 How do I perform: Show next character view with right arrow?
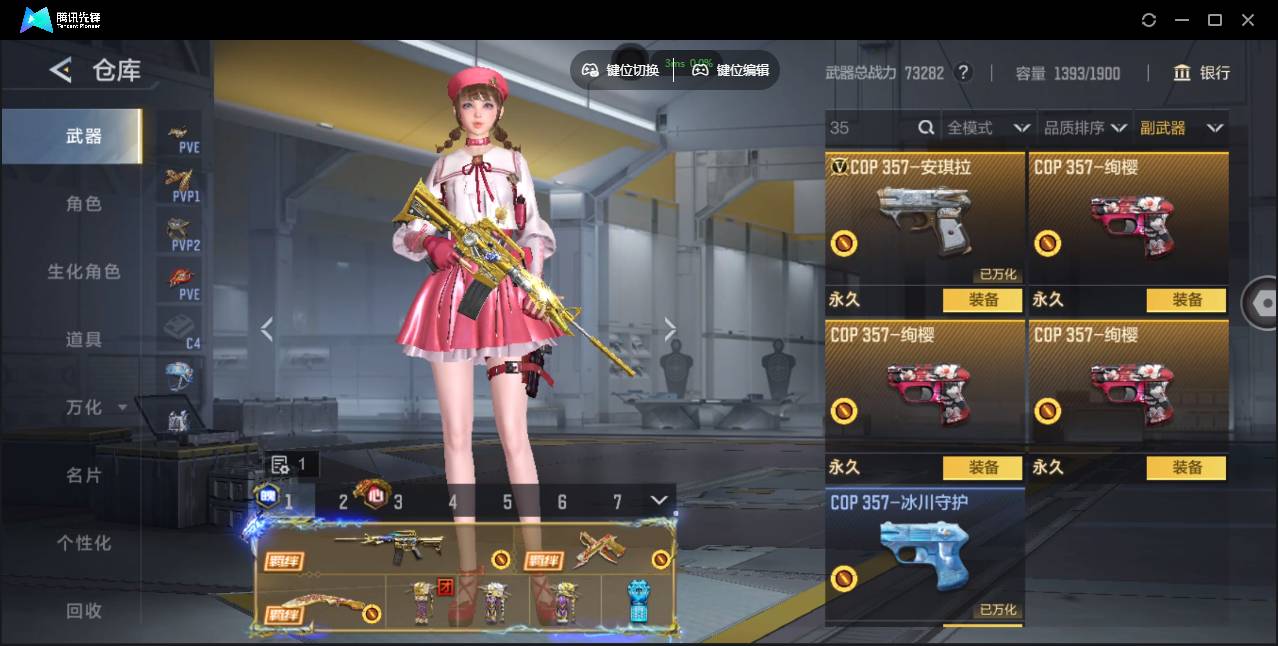[669, 329]
